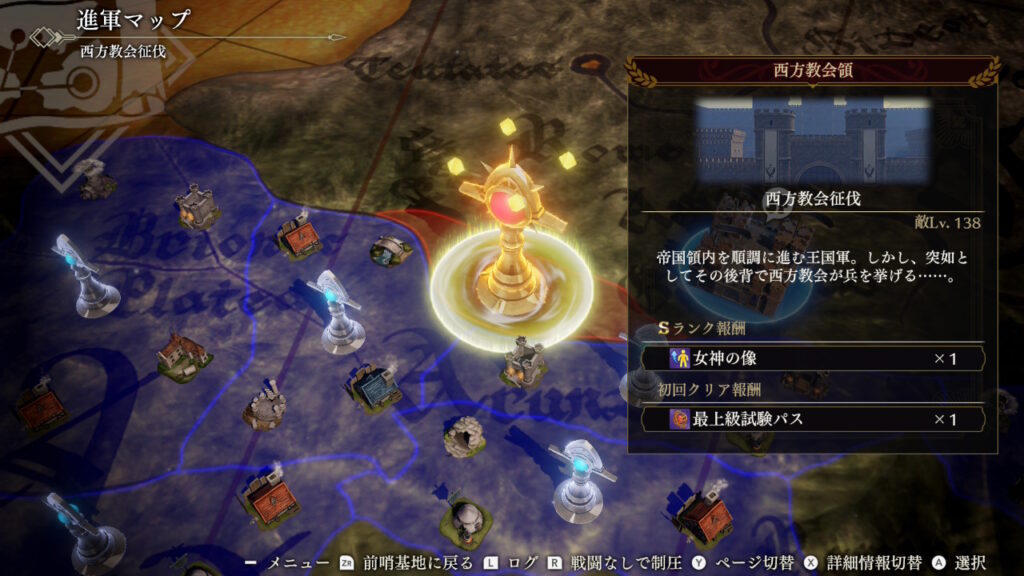Choose the 女神の像 reward row
This screenshot has width=1024, height=576.
[x=812, y=358]
